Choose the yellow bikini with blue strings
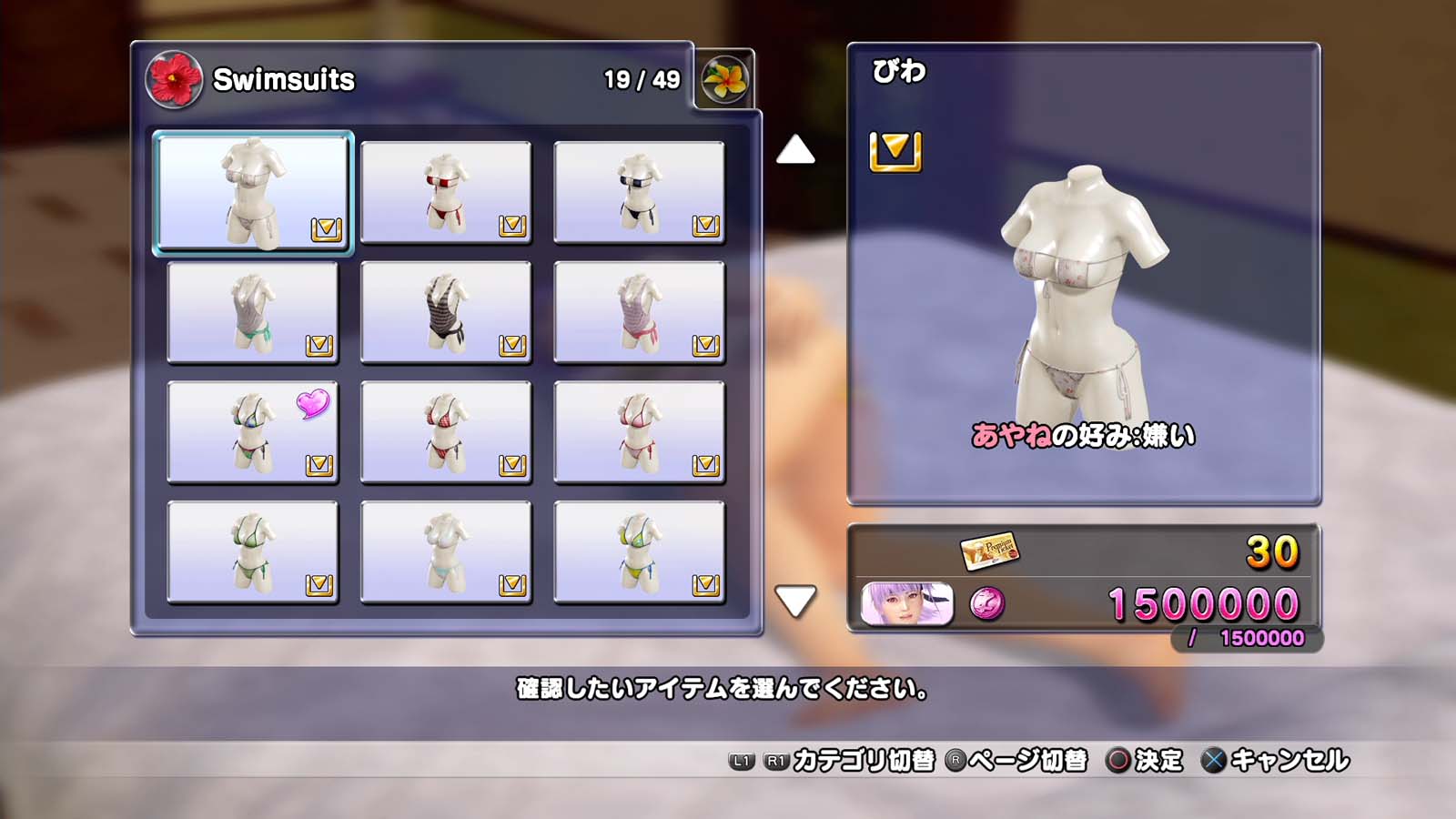The image size is (1456, 819). pyautogui.click(x=639, y=552)
